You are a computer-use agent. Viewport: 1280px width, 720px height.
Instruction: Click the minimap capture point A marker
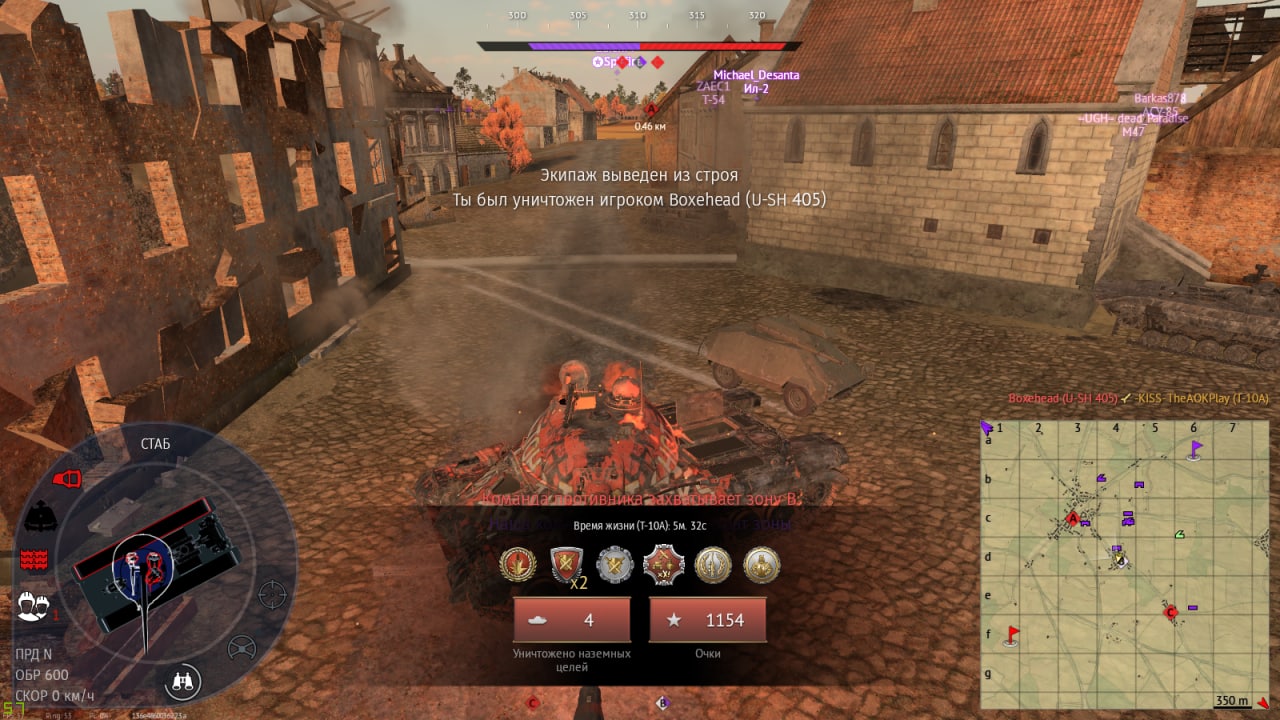[1074, 519]
